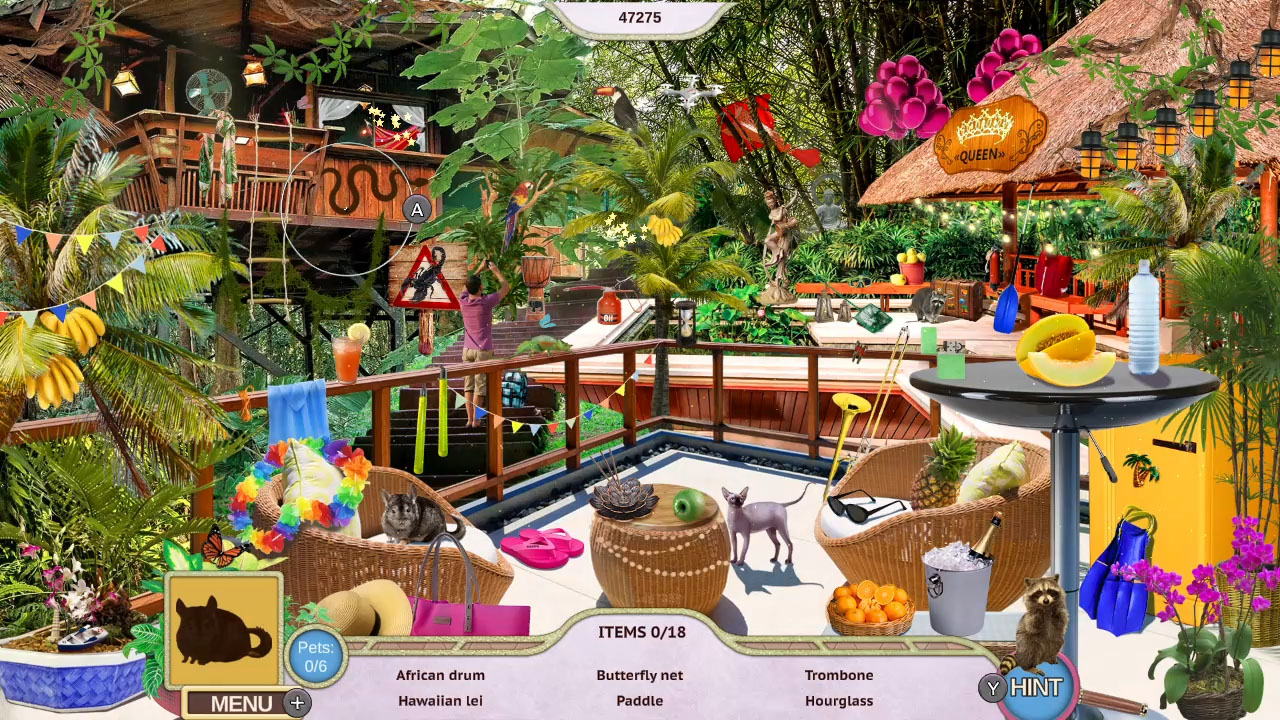
Task: Select "African drum" from the item list
Action: point(440,675)
